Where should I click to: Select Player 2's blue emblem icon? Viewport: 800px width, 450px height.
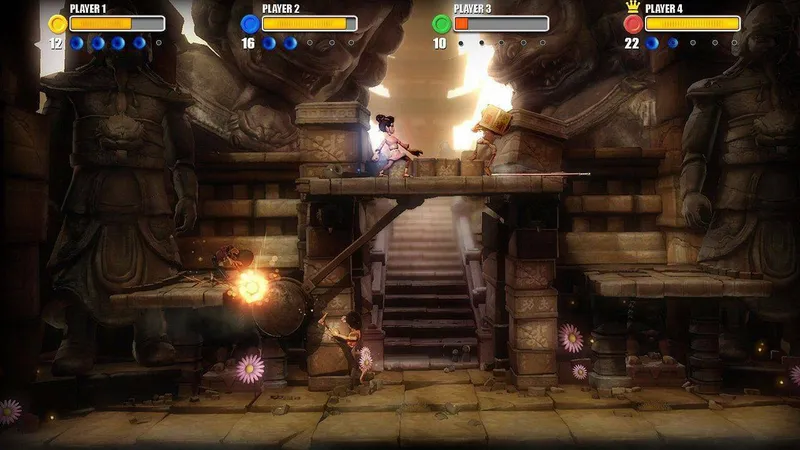(x=249, y=23)
